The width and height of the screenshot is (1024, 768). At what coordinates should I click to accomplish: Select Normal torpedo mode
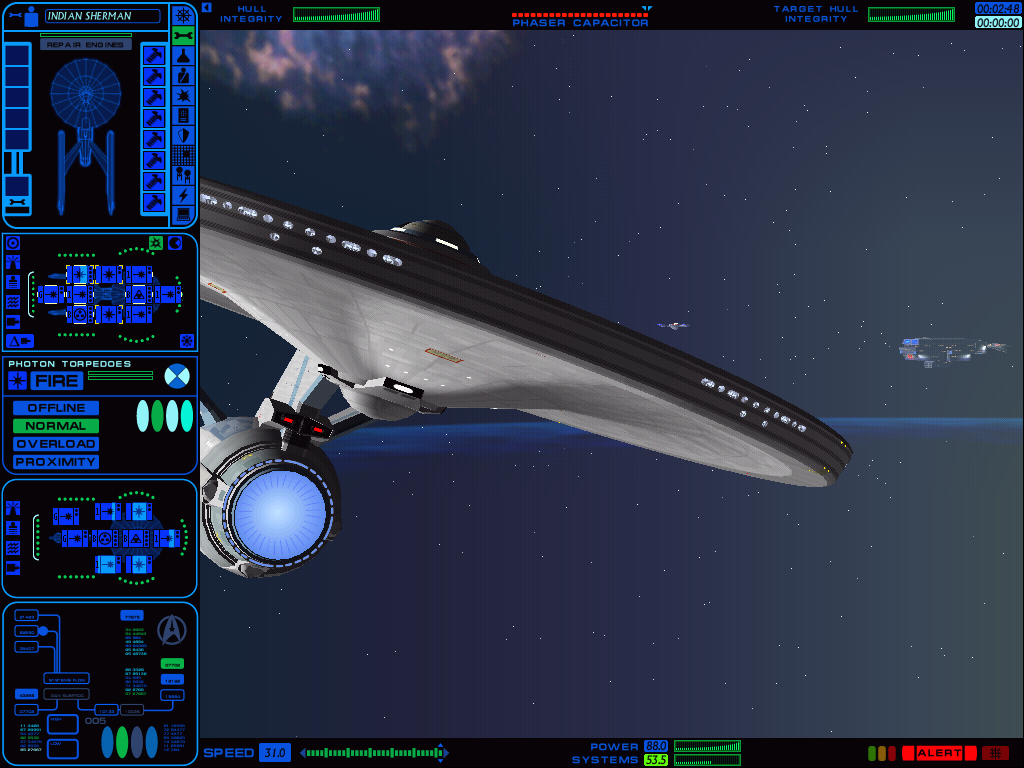point(56,426)
